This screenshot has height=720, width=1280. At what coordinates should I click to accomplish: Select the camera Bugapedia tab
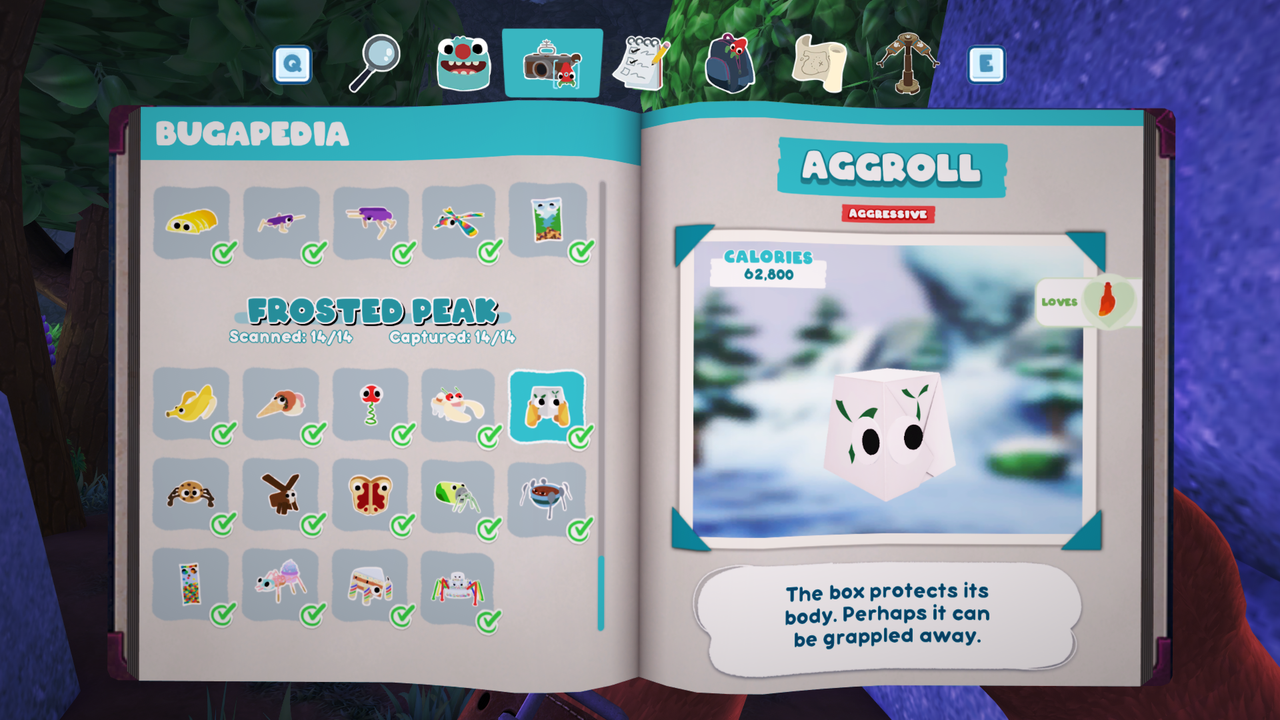(x=552, y=64)
